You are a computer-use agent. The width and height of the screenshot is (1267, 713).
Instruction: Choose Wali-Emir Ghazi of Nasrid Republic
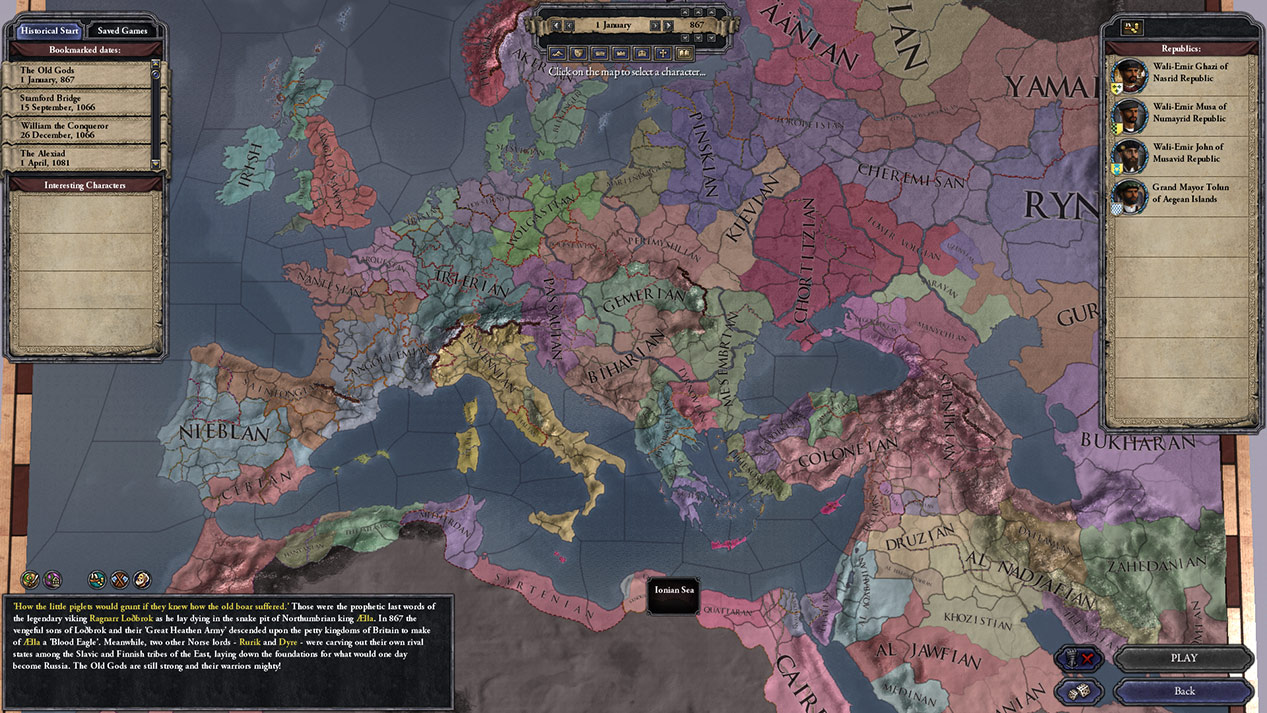click(x=1182, y=74)
